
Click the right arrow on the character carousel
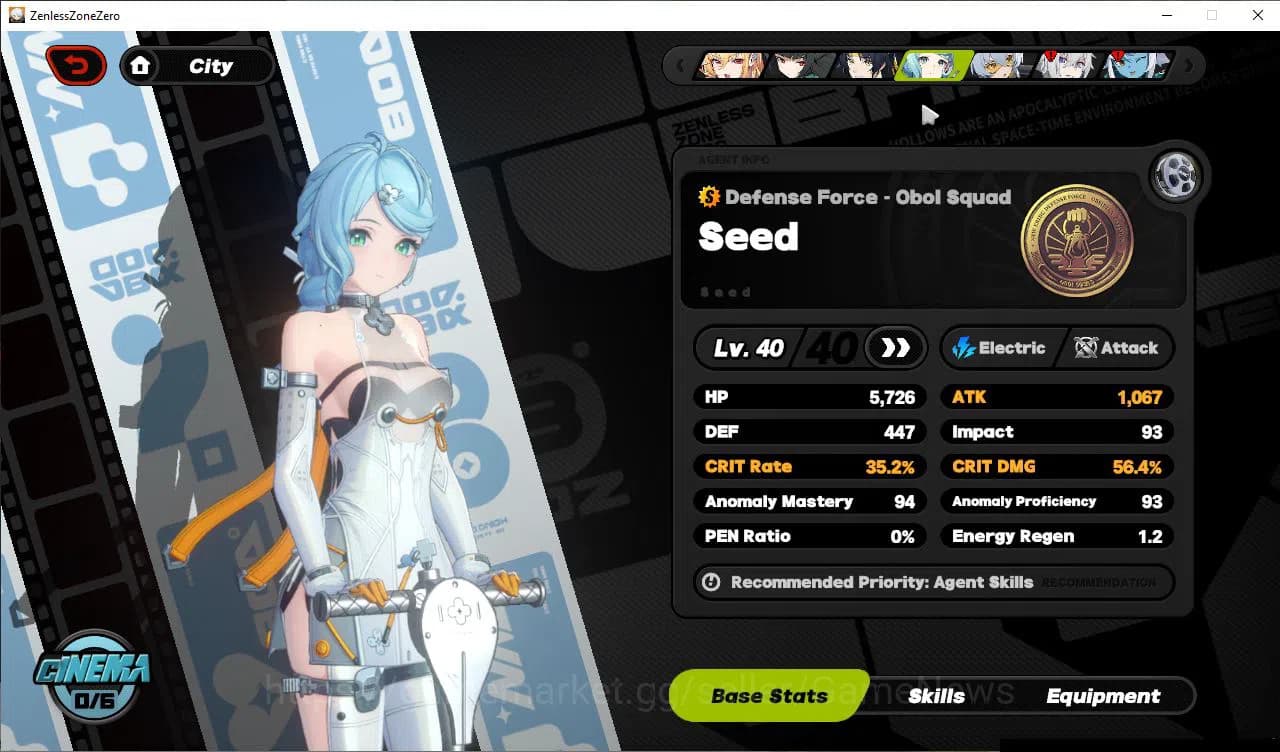pyautogui.click(x=1188, y=65)
